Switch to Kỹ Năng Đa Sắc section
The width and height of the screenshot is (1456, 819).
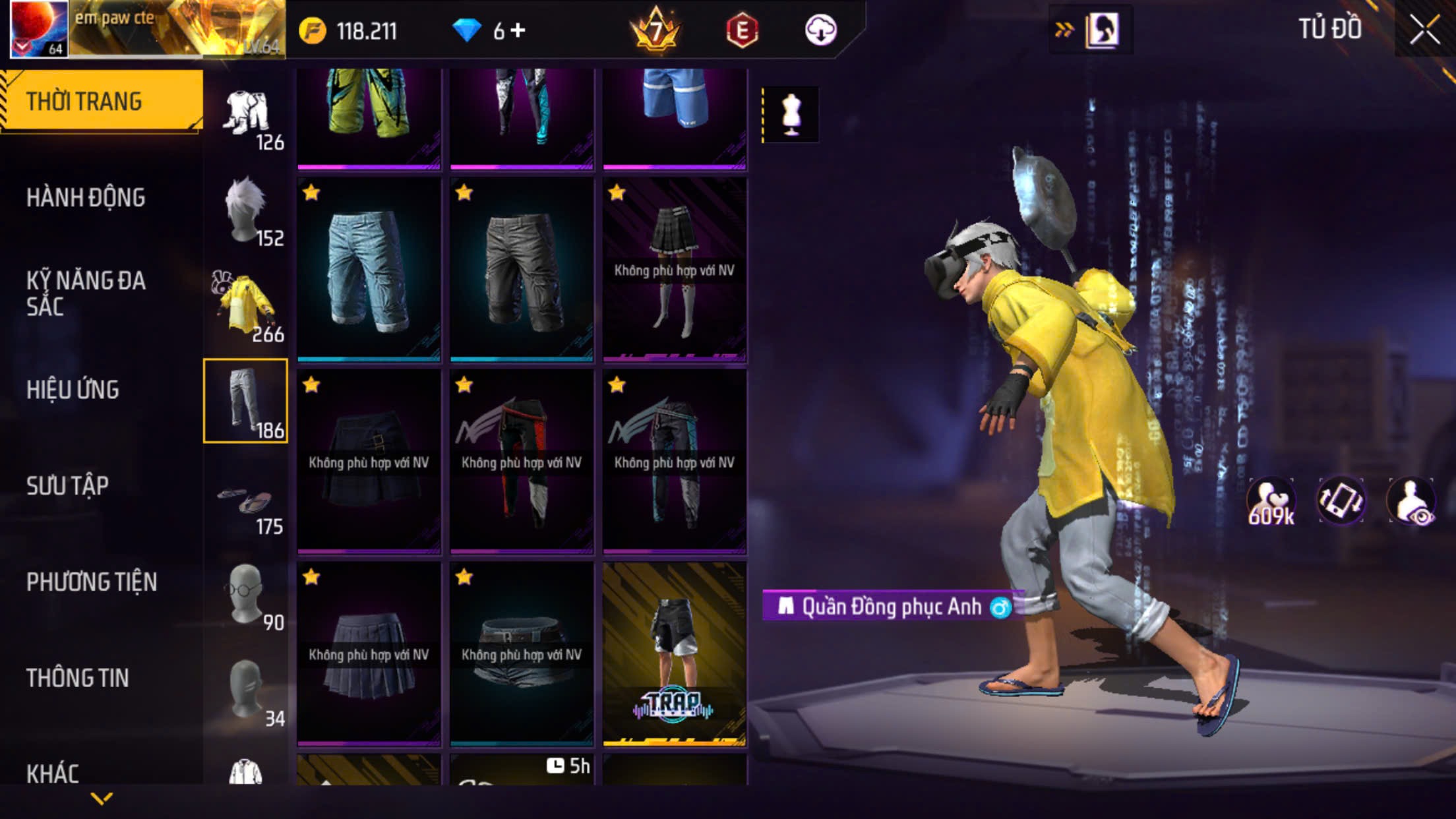pyautogui.click(x=86, y=293)
